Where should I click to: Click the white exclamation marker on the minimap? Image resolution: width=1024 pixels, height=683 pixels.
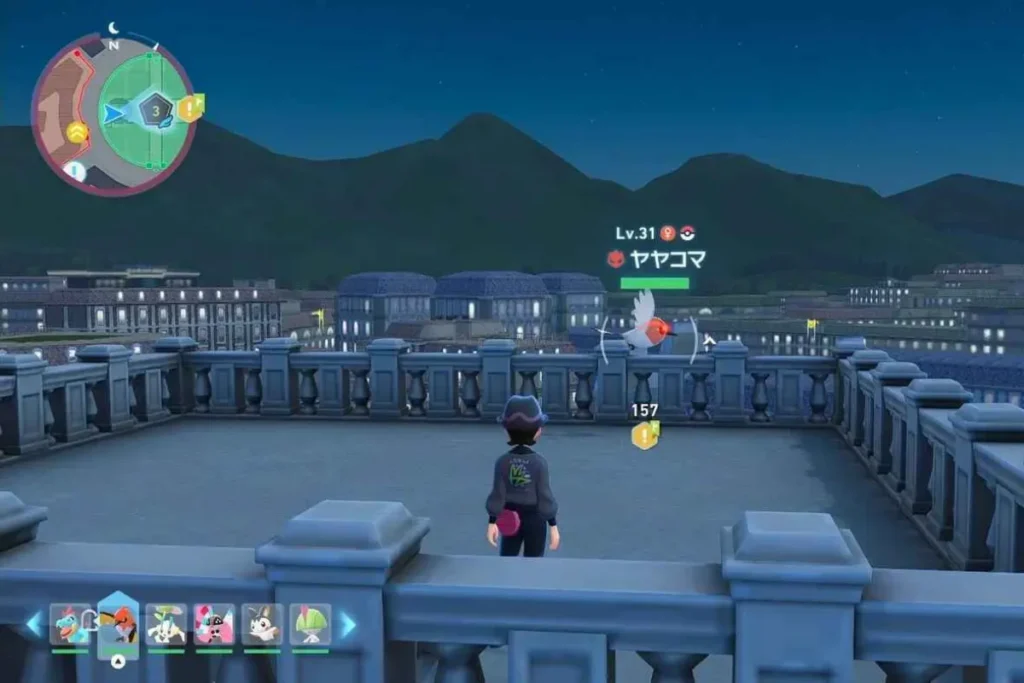pos(76,170)
